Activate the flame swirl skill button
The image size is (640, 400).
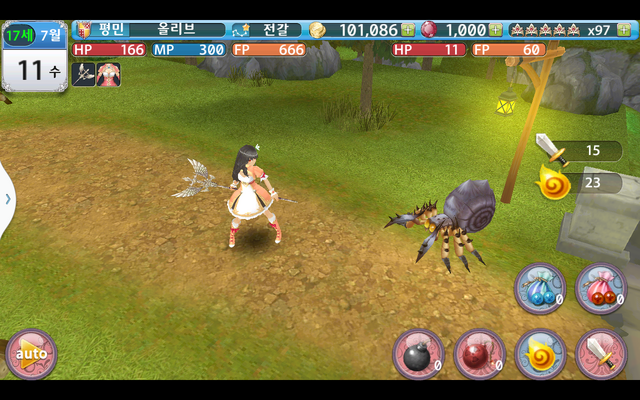tap(540, 353)
